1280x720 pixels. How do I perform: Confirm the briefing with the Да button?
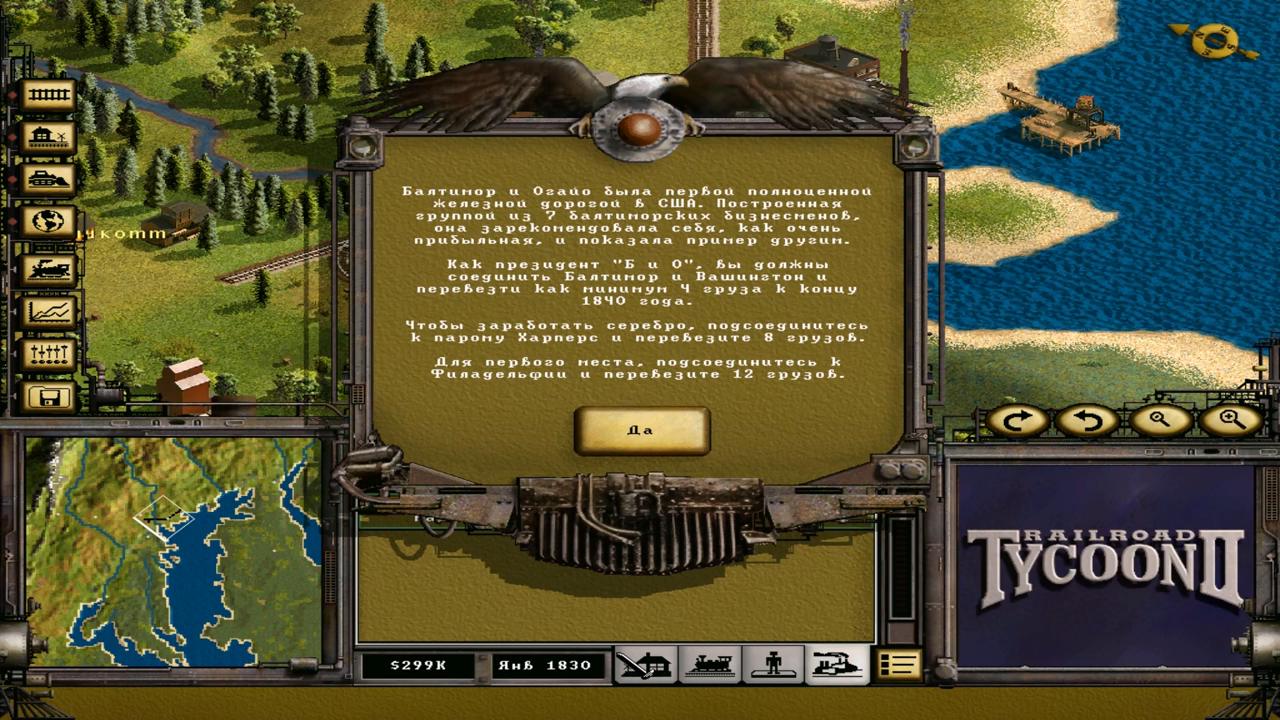click(641, 431)
